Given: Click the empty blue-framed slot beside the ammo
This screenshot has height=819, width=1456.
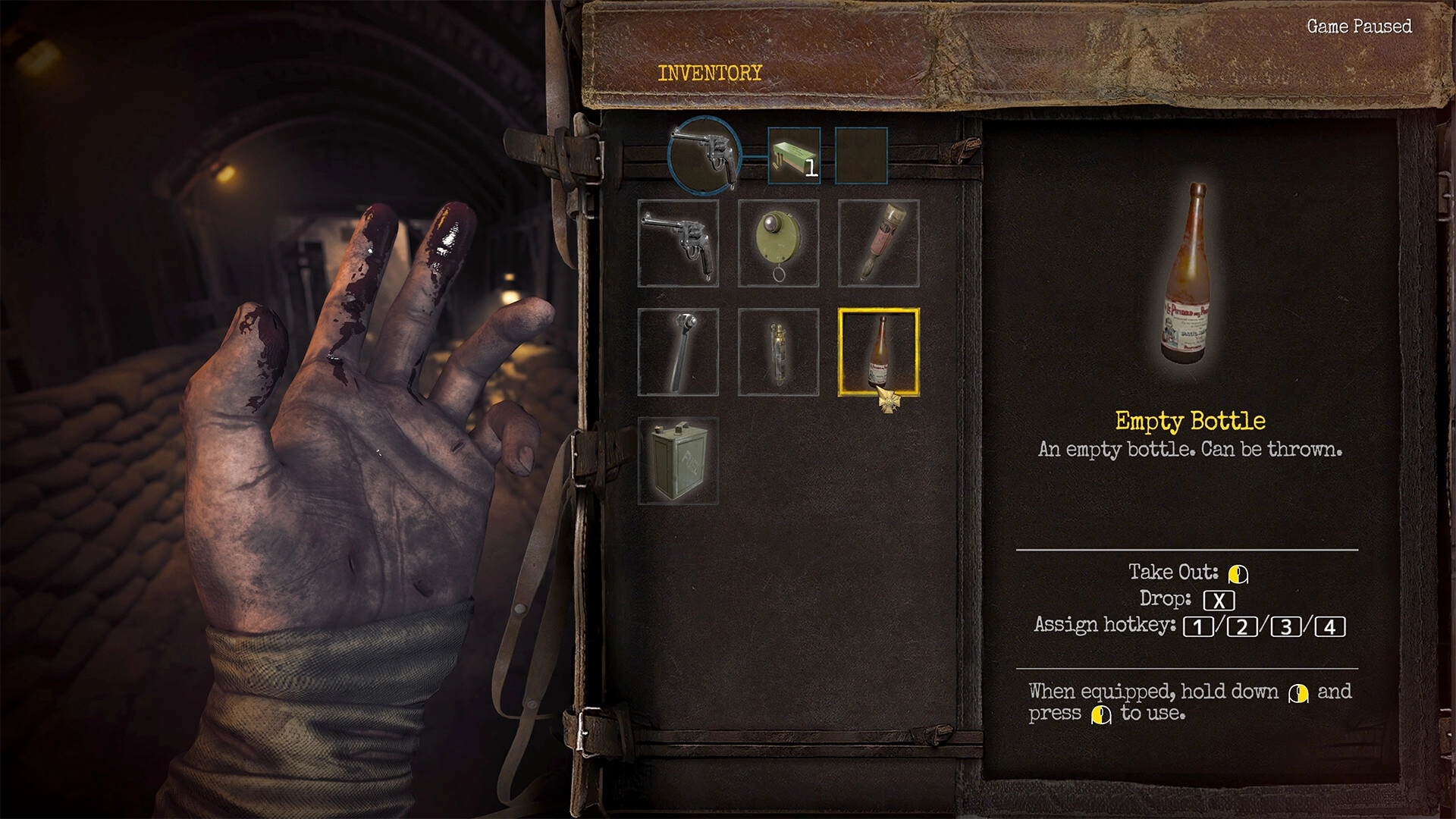Looking at the screenshot, I should point(861,156).
